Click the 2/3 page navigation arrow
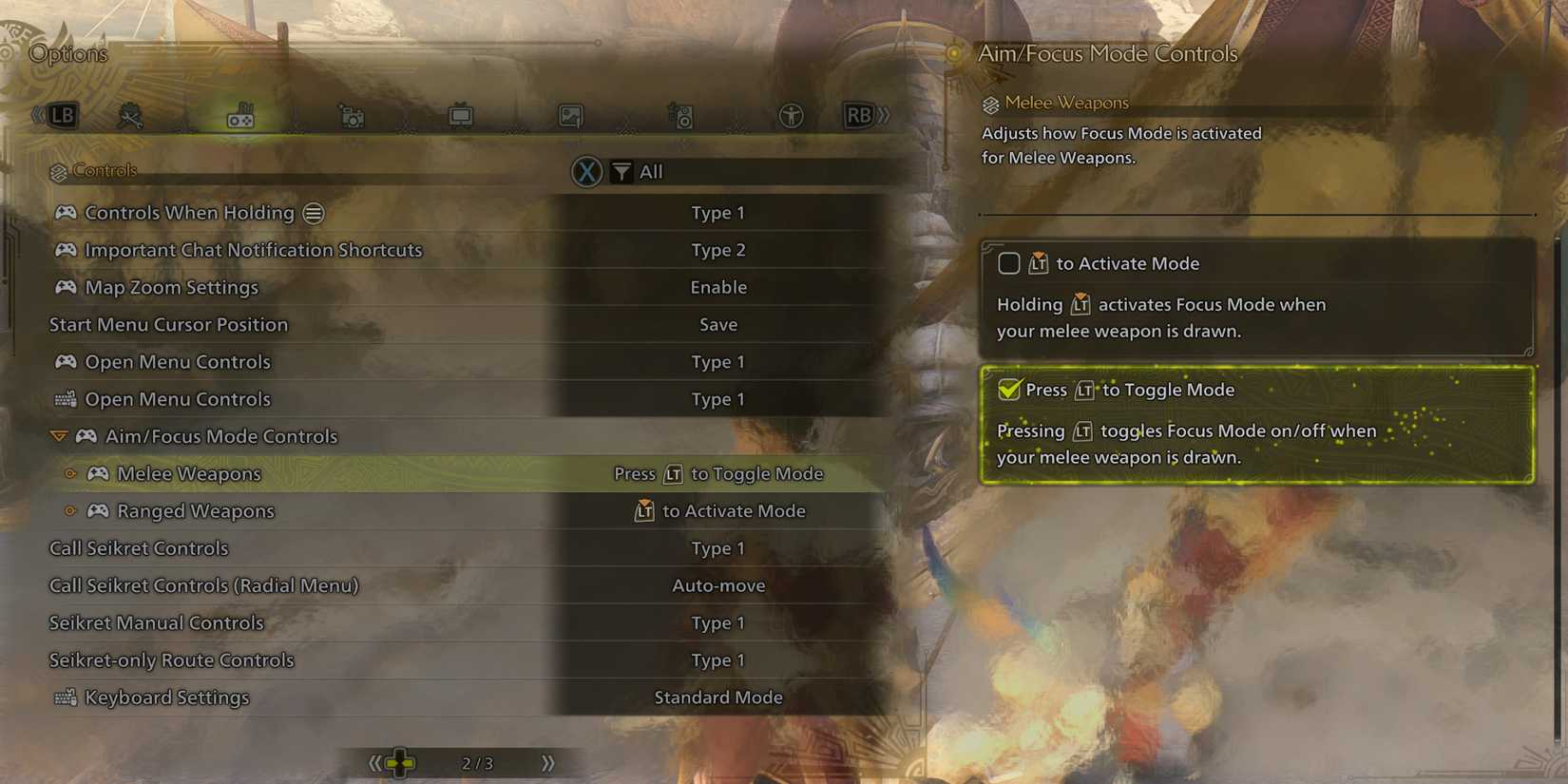 click(547, 761)
